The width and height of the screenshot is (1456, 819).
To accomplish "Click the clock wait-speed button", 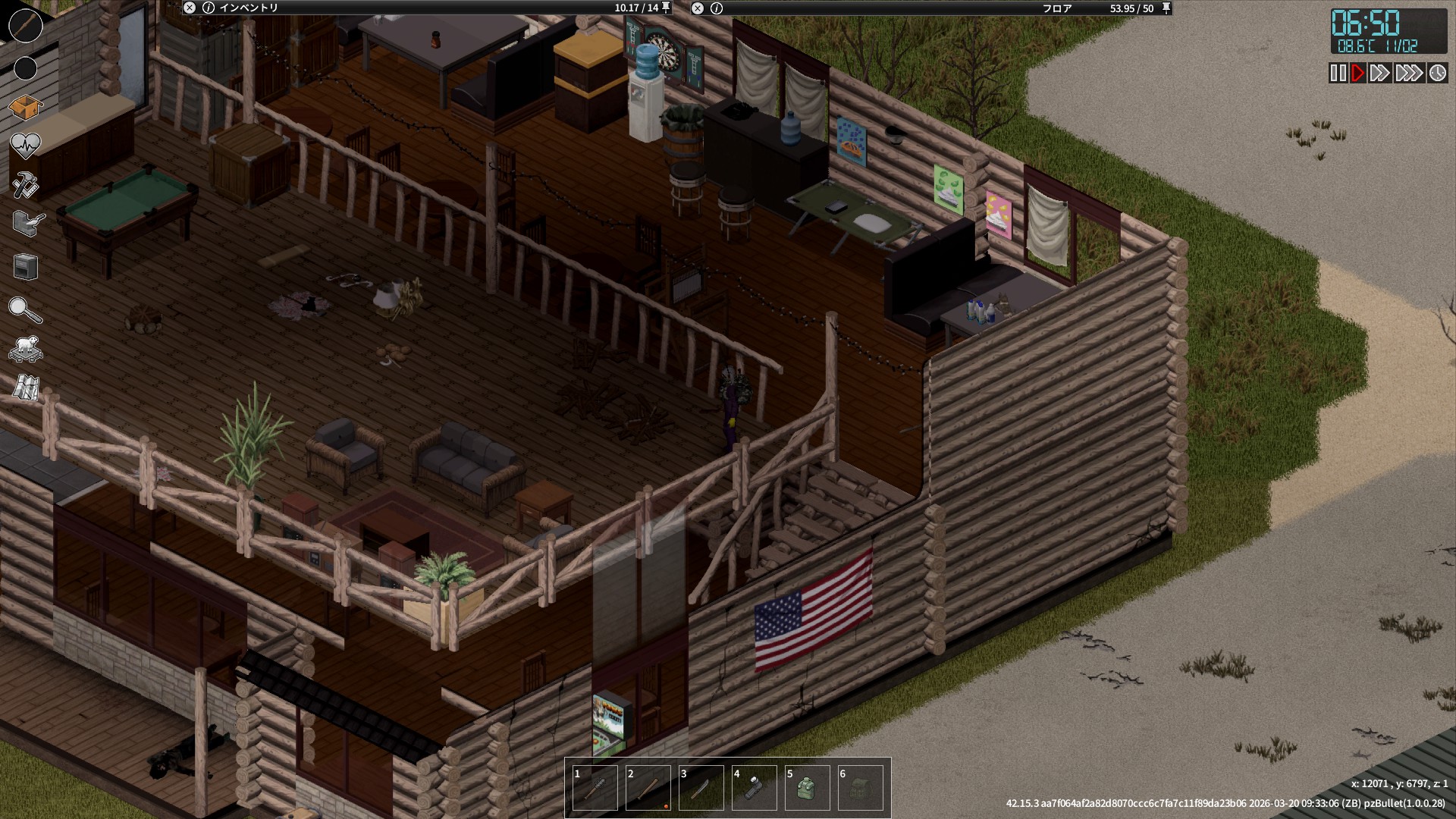I will pos(1437,73).
